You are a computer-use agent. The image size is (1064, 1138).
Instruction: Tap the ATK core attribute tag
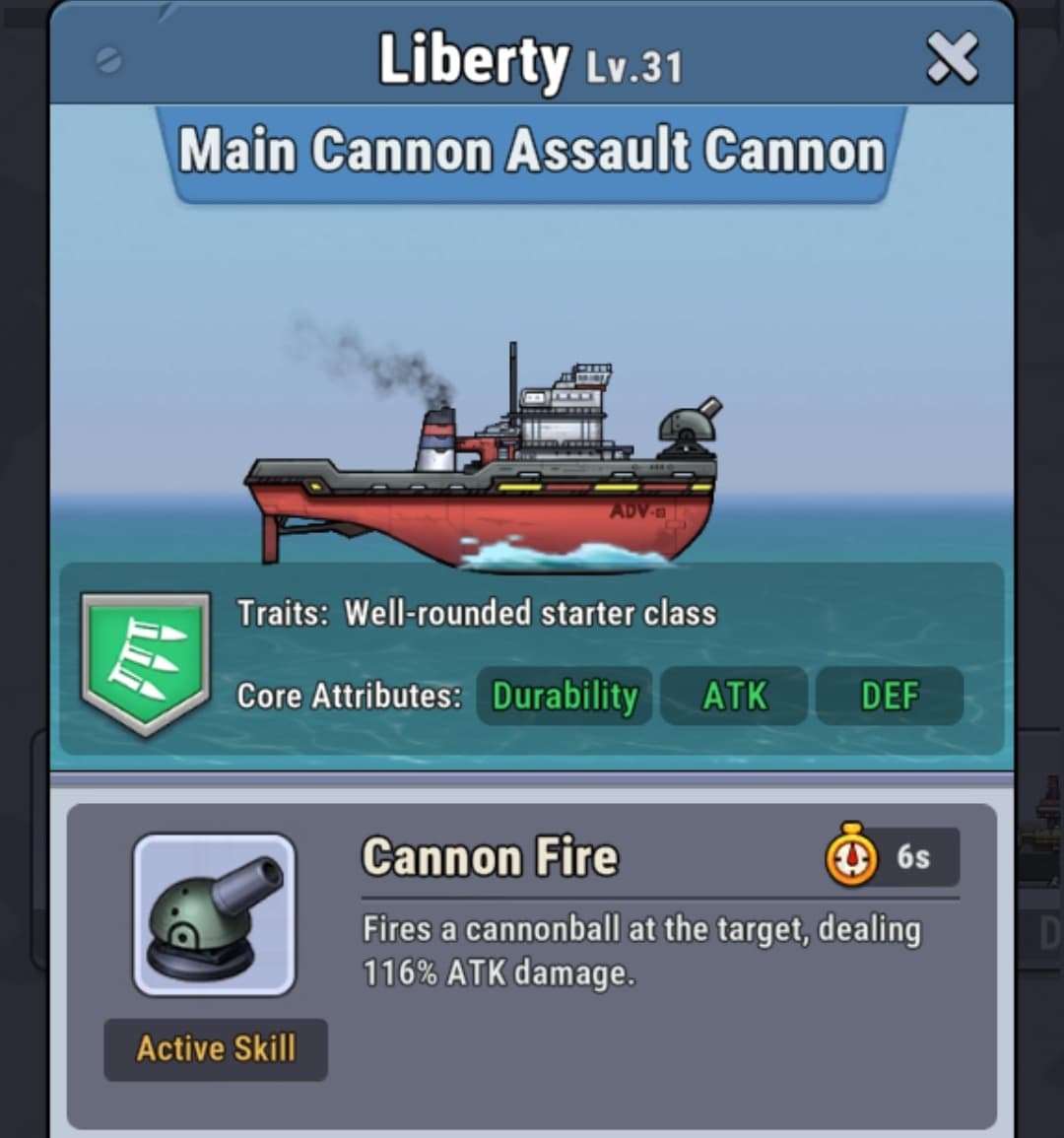(x=734, y=696)
